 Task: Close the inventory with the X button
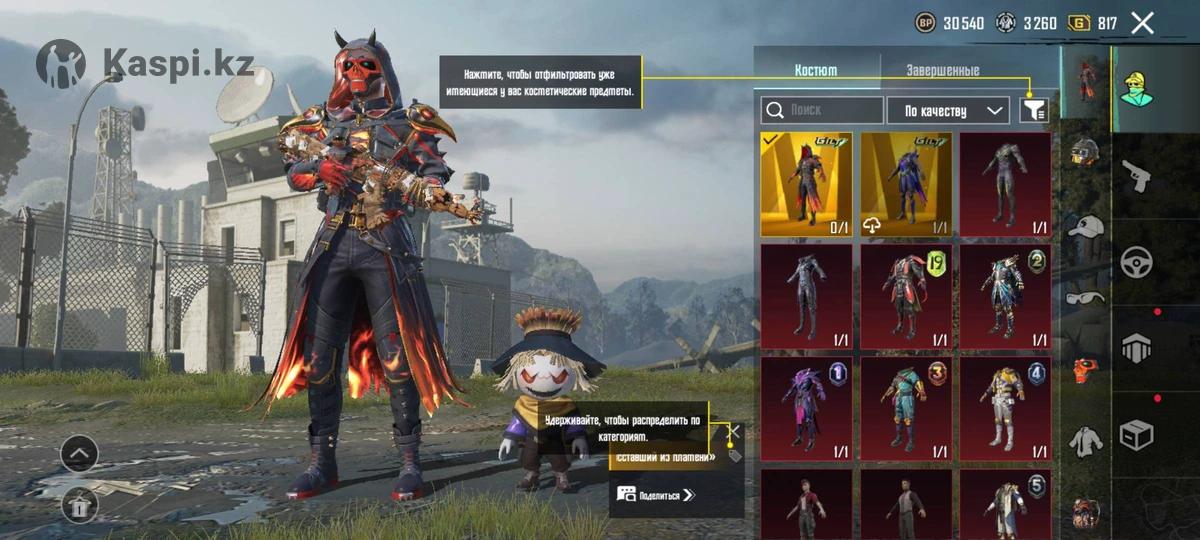tap(1142, 23)
